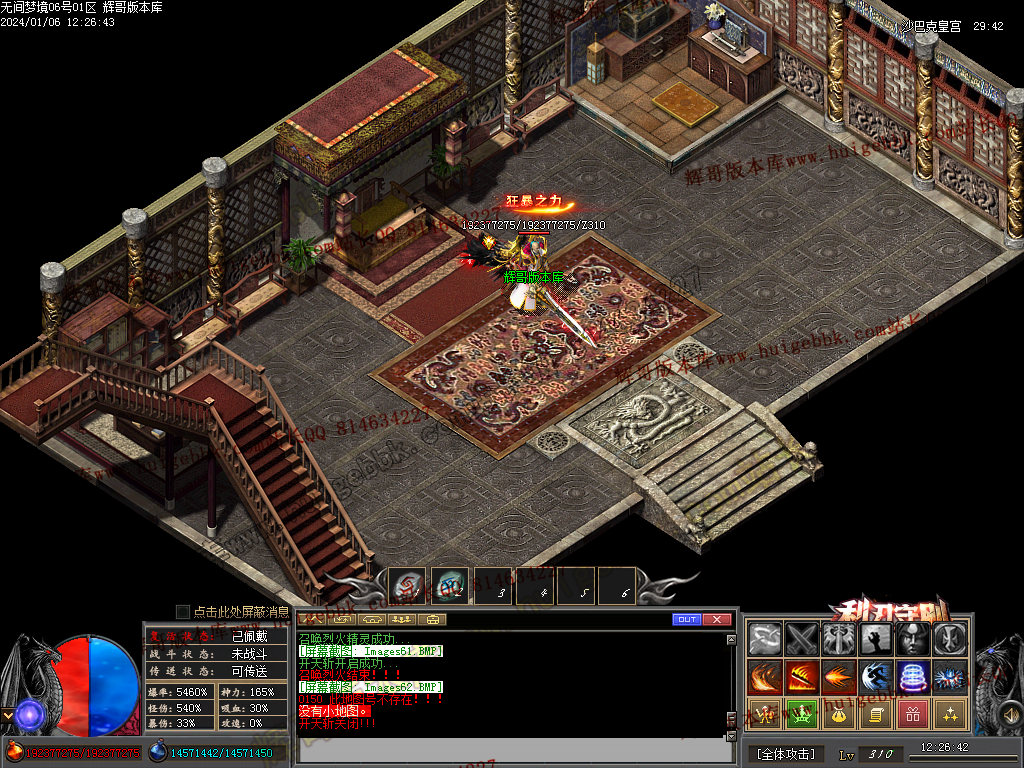Screen dimensions: 1024x768
Task: Open the yellow scroll menu
Action: click(876, 714)
